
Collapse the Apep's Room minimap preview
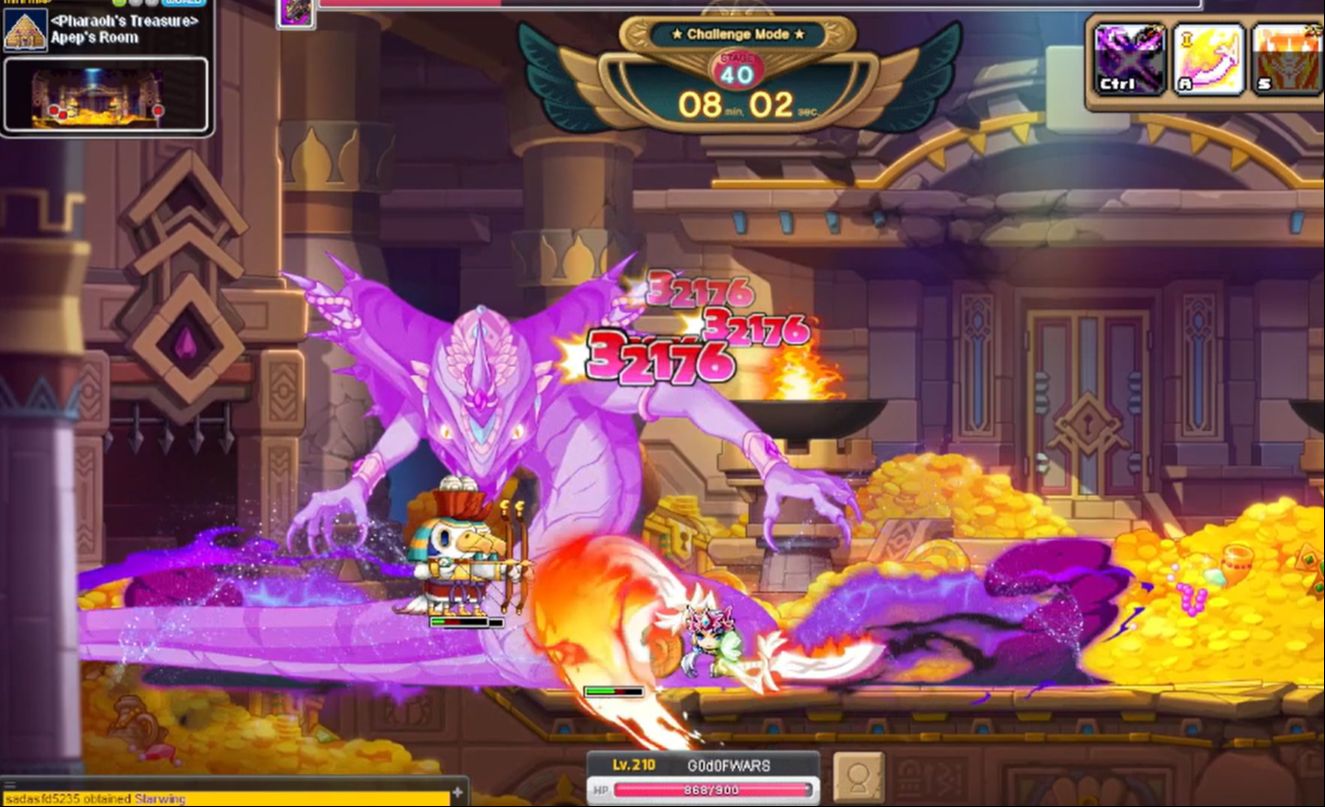pyautogui.click(x=105, y=95)
